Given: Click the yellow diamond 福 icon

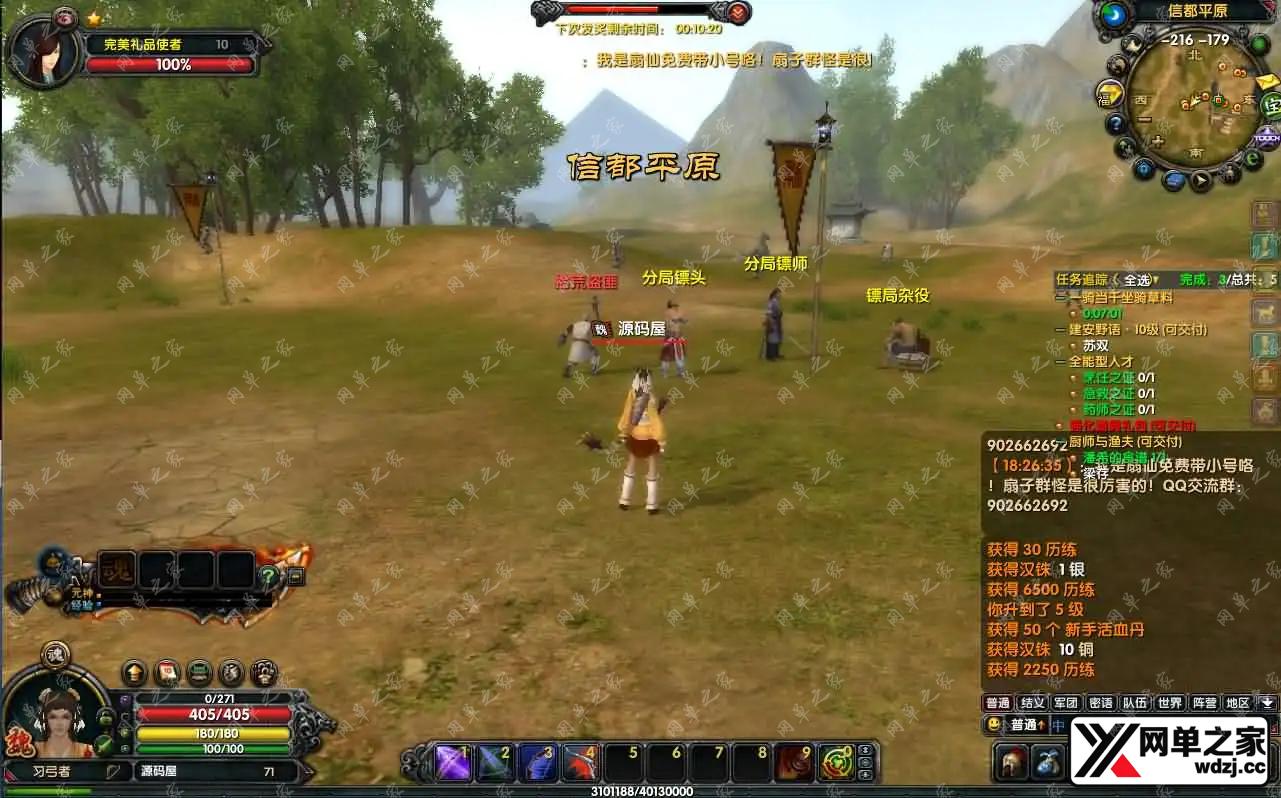Looking at the screenshot, I should point(1108,95).
